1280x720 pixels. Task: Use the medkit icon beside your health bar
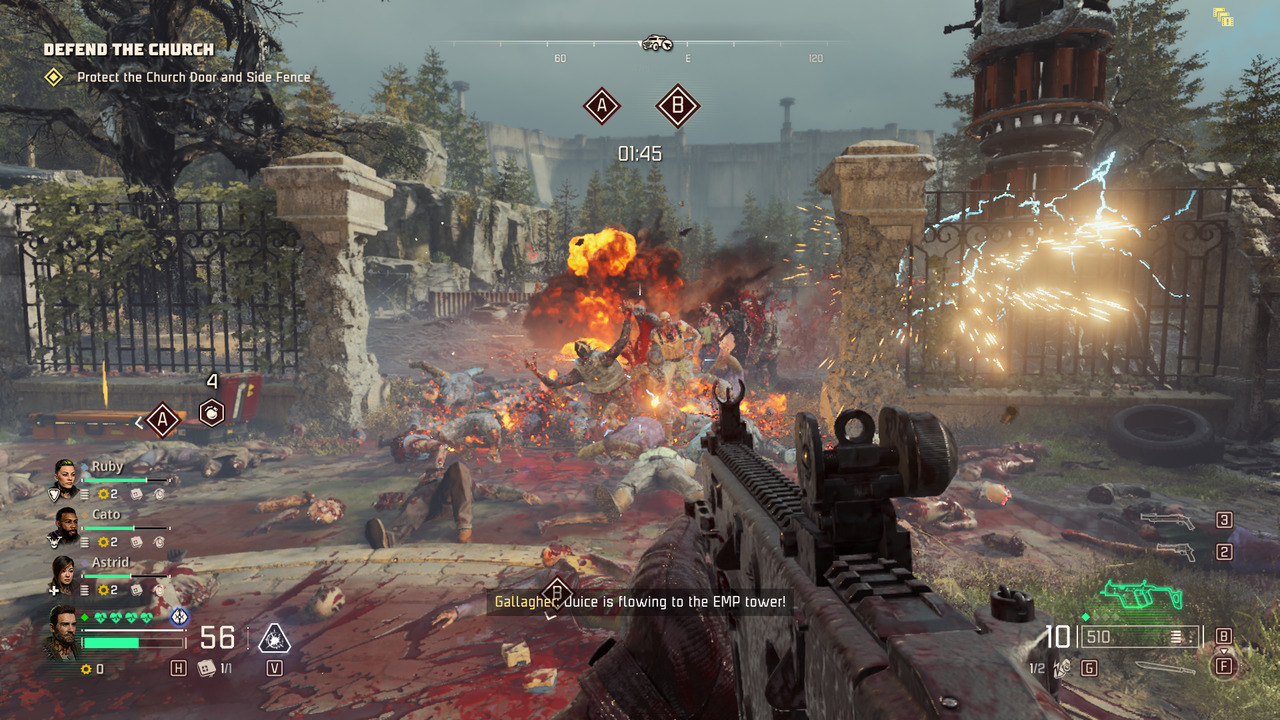(206, 669)
